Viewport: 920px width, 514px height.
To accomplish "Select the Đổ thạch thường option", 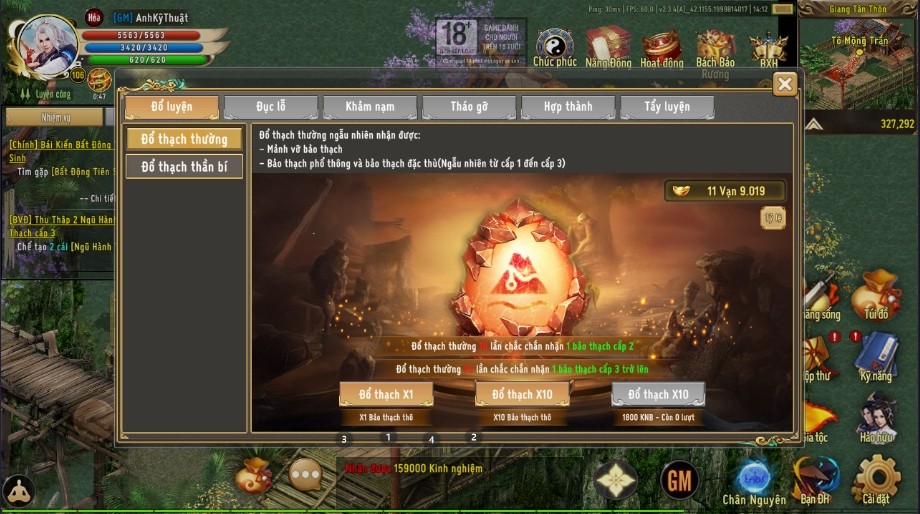I will (x=184, y=139).
